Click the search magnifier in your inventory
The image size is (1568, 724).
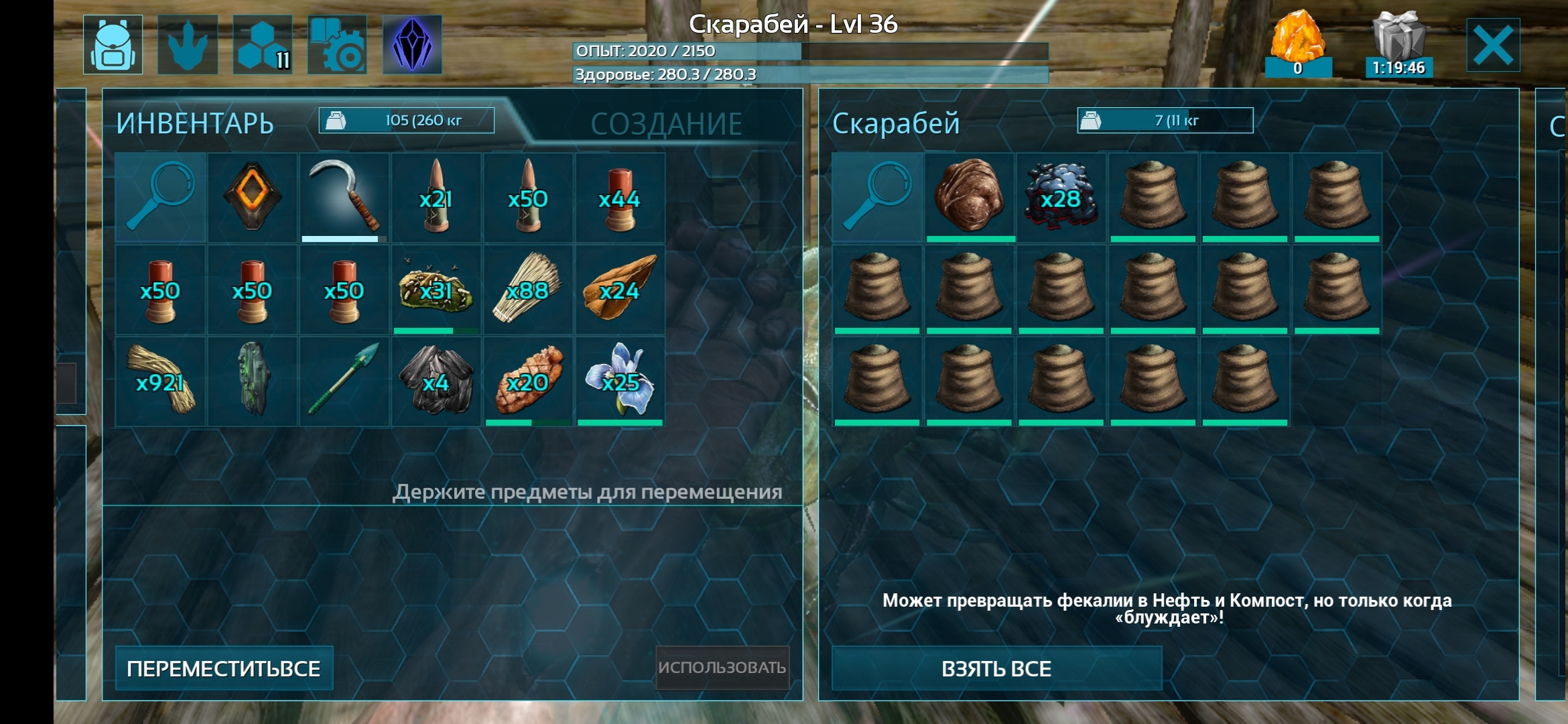click(160, 198)
